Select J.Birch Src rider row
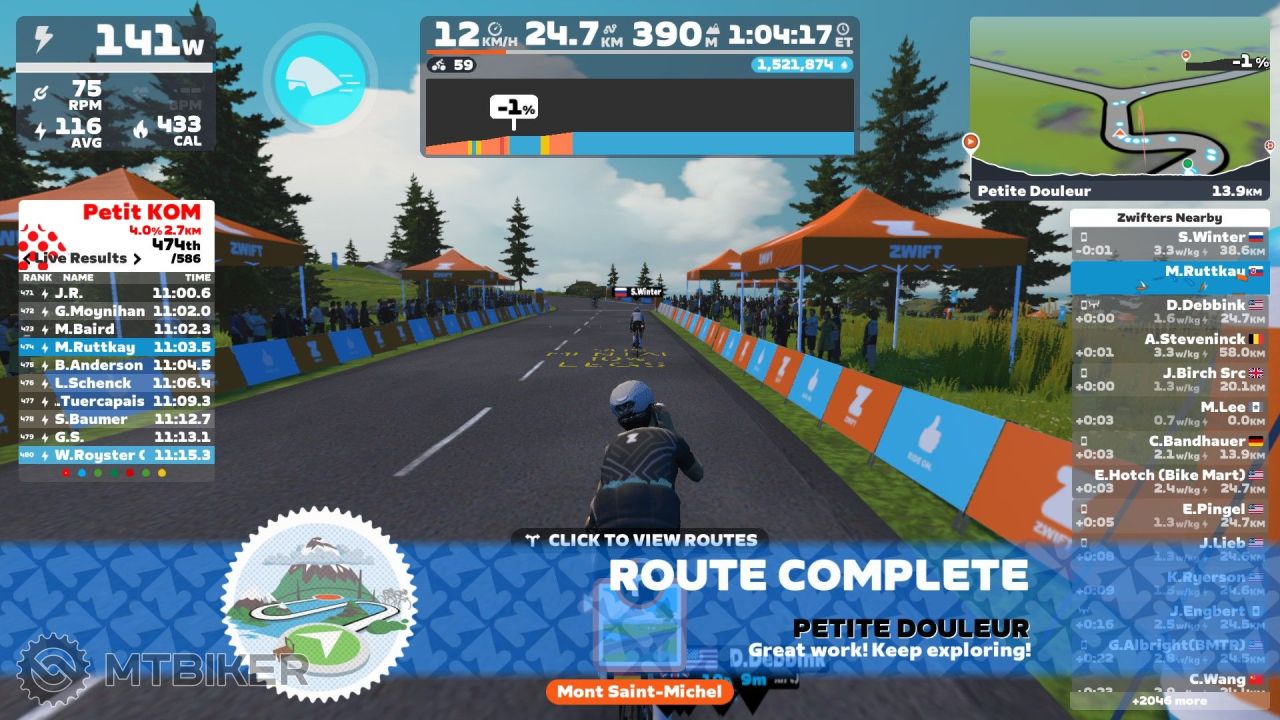The width and height of the screenshot is (1280, 720). tap(1169, 379)
